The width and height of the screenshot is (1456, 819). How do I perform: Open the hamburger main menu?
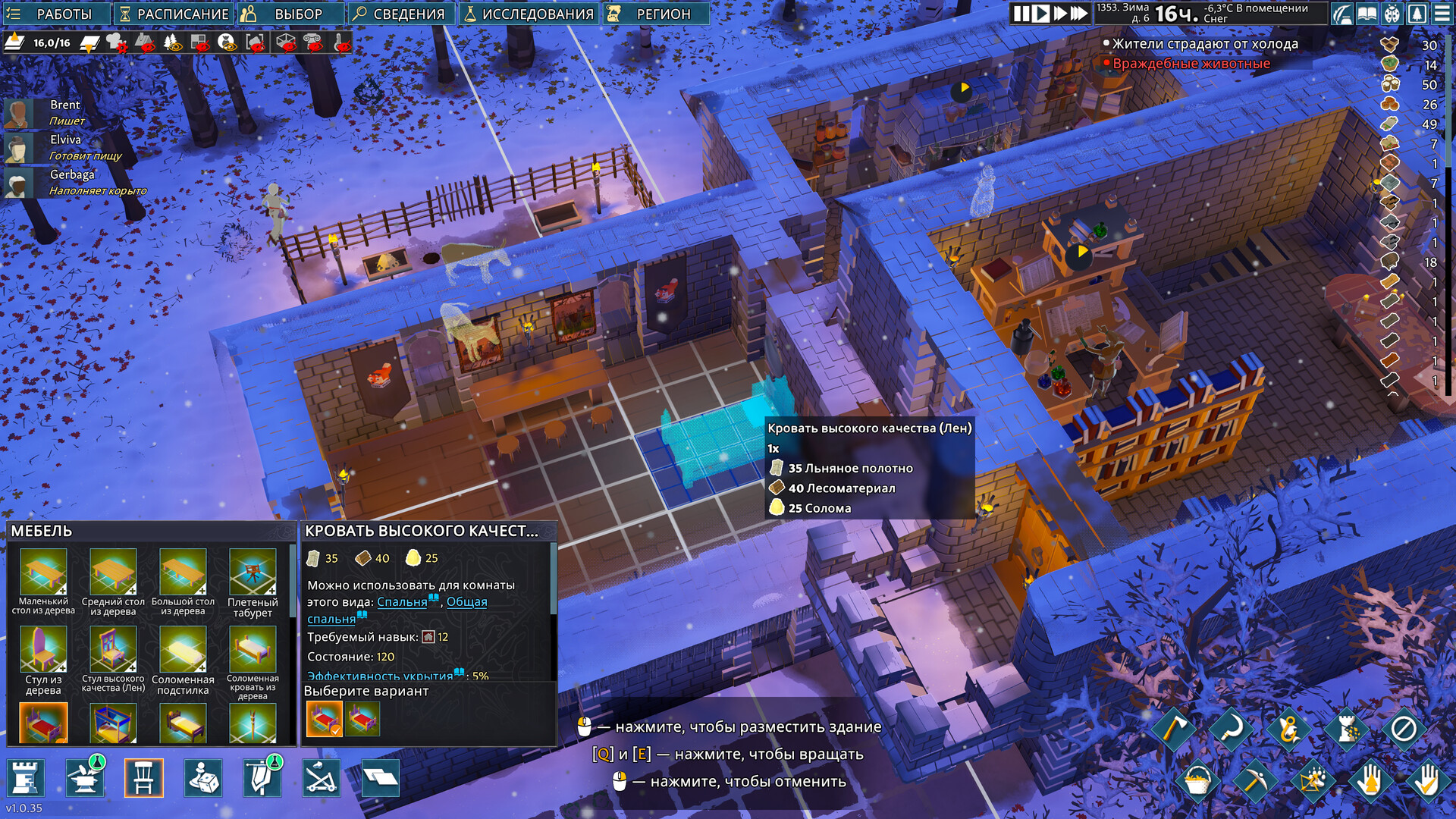1442,14
